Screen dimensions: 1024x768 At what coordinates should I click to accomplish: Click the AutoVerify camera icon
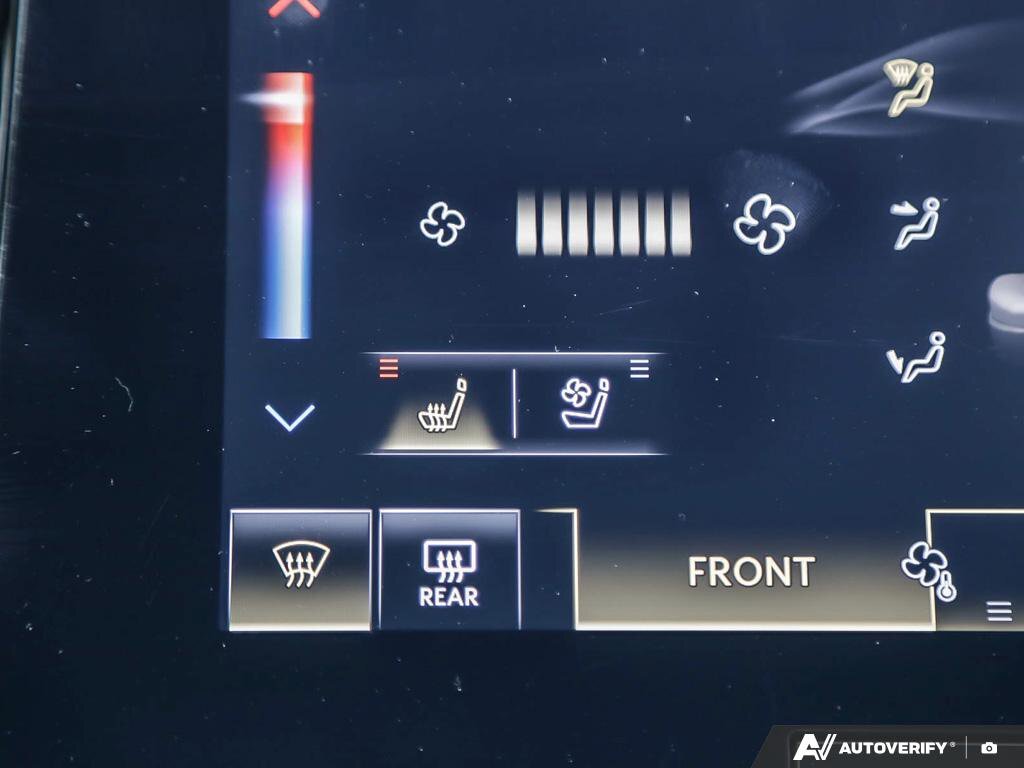coord(989,747)
